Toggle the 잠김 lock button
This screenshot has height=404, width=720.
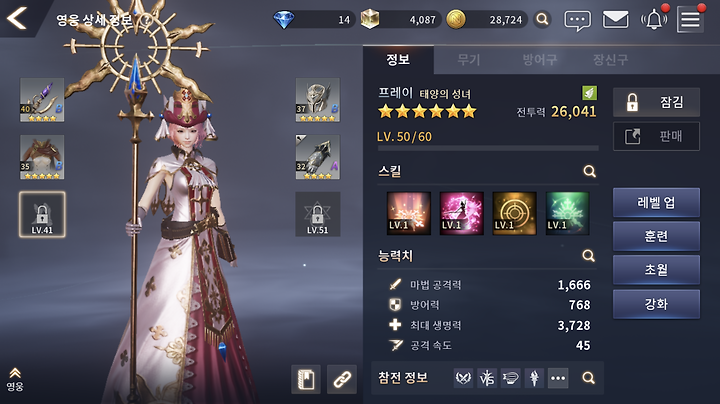(x=655, y=101)
